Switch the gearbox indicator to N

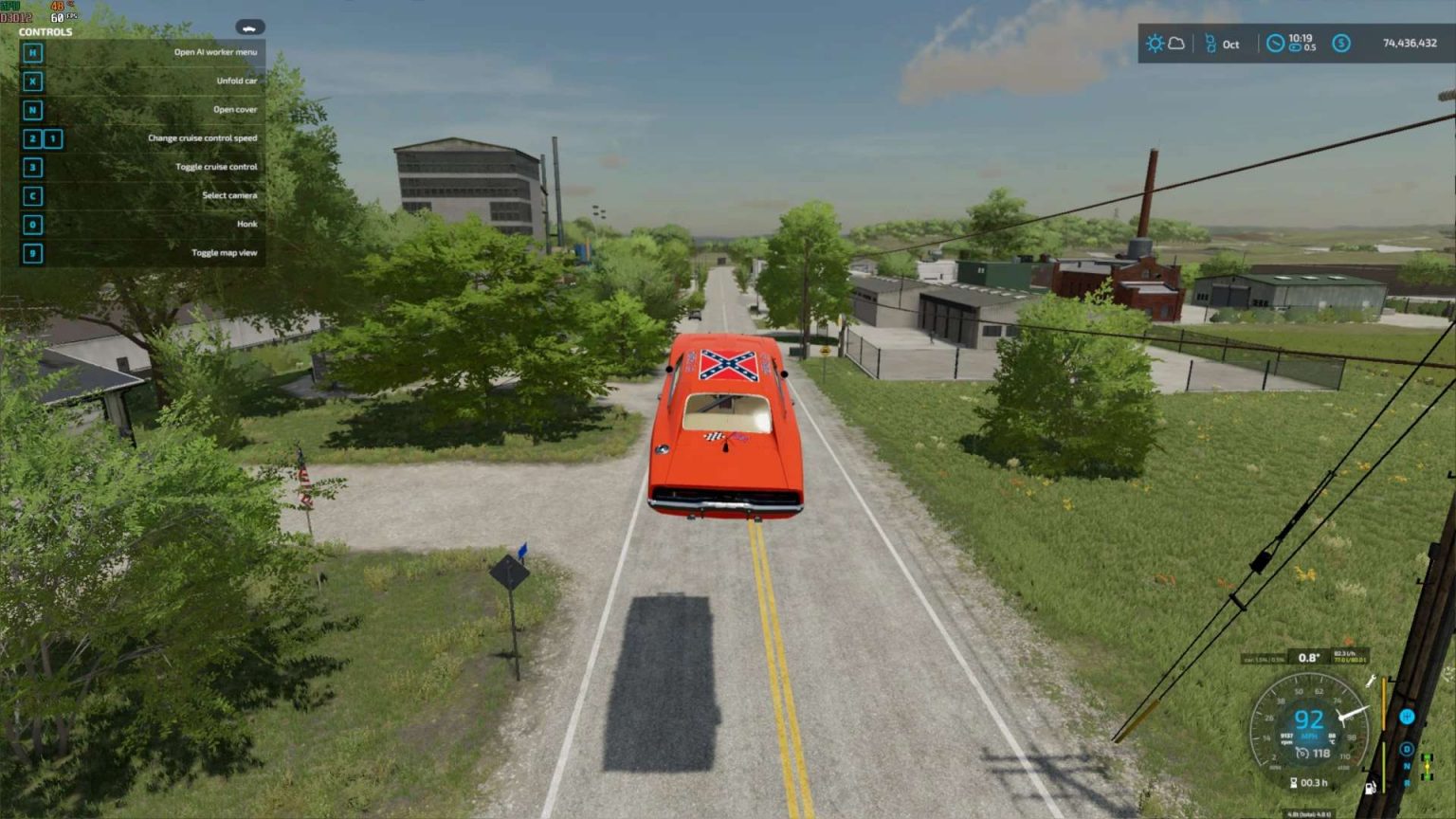(1407, 766)
